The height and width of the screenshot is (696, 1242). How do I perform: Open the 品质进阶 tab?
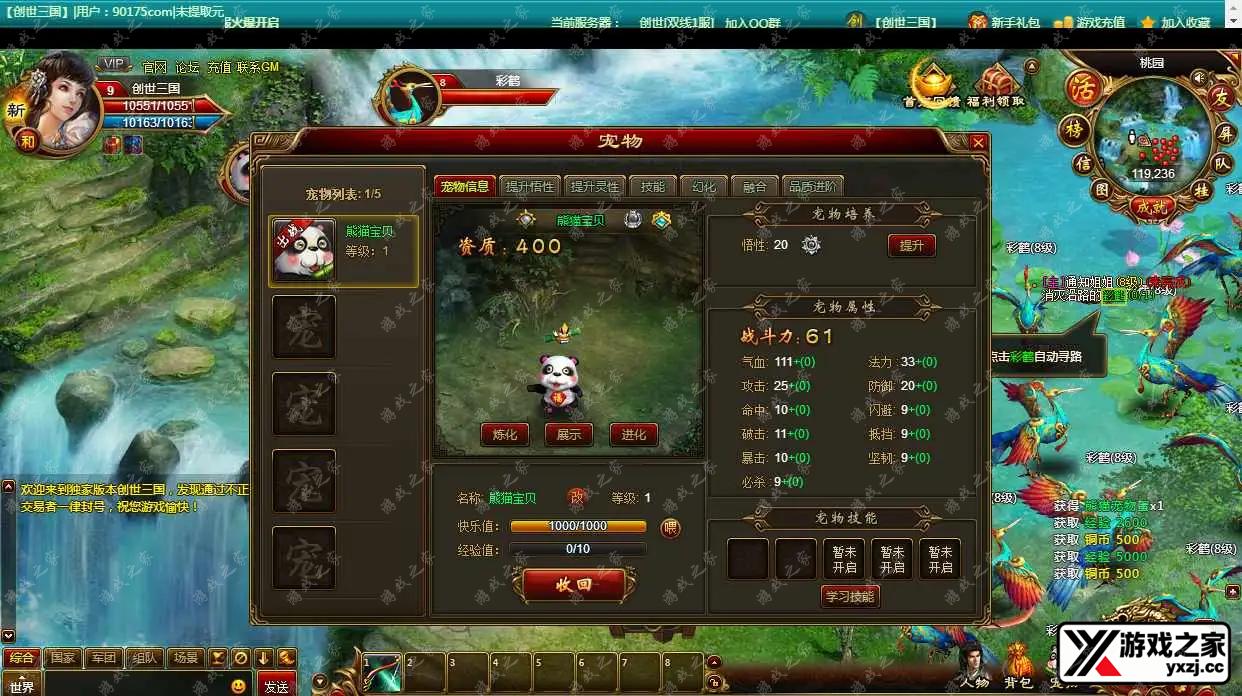(x=813, y=187)
